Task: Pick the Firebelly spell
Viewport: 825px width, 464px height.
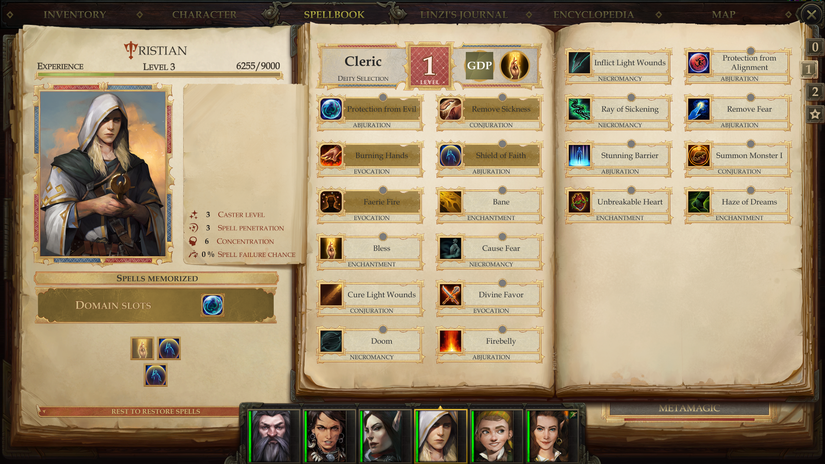Action: coord(489,342)
